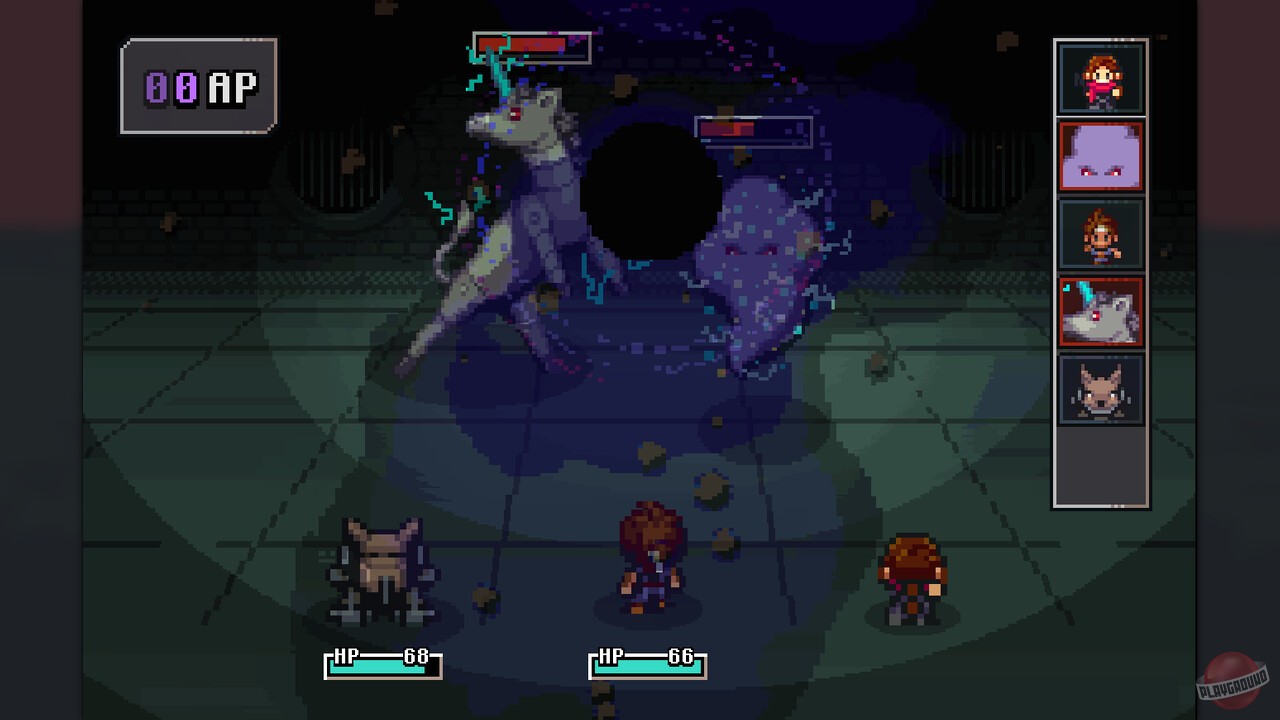
Task: Click the empty slot below the wolf portrait
Action: pos(1101,465)
